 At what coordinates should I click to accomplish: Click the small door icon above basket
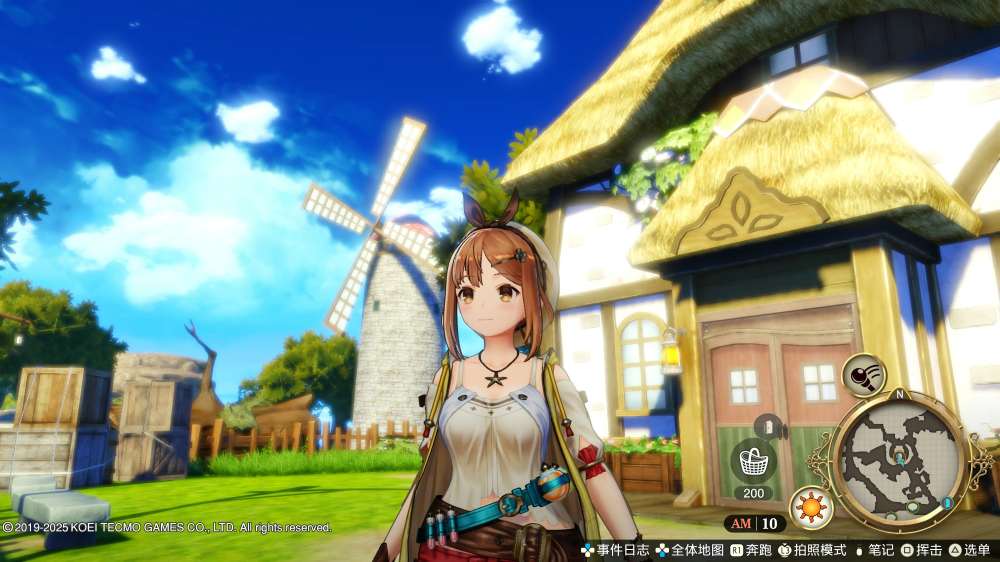(767, 426)
